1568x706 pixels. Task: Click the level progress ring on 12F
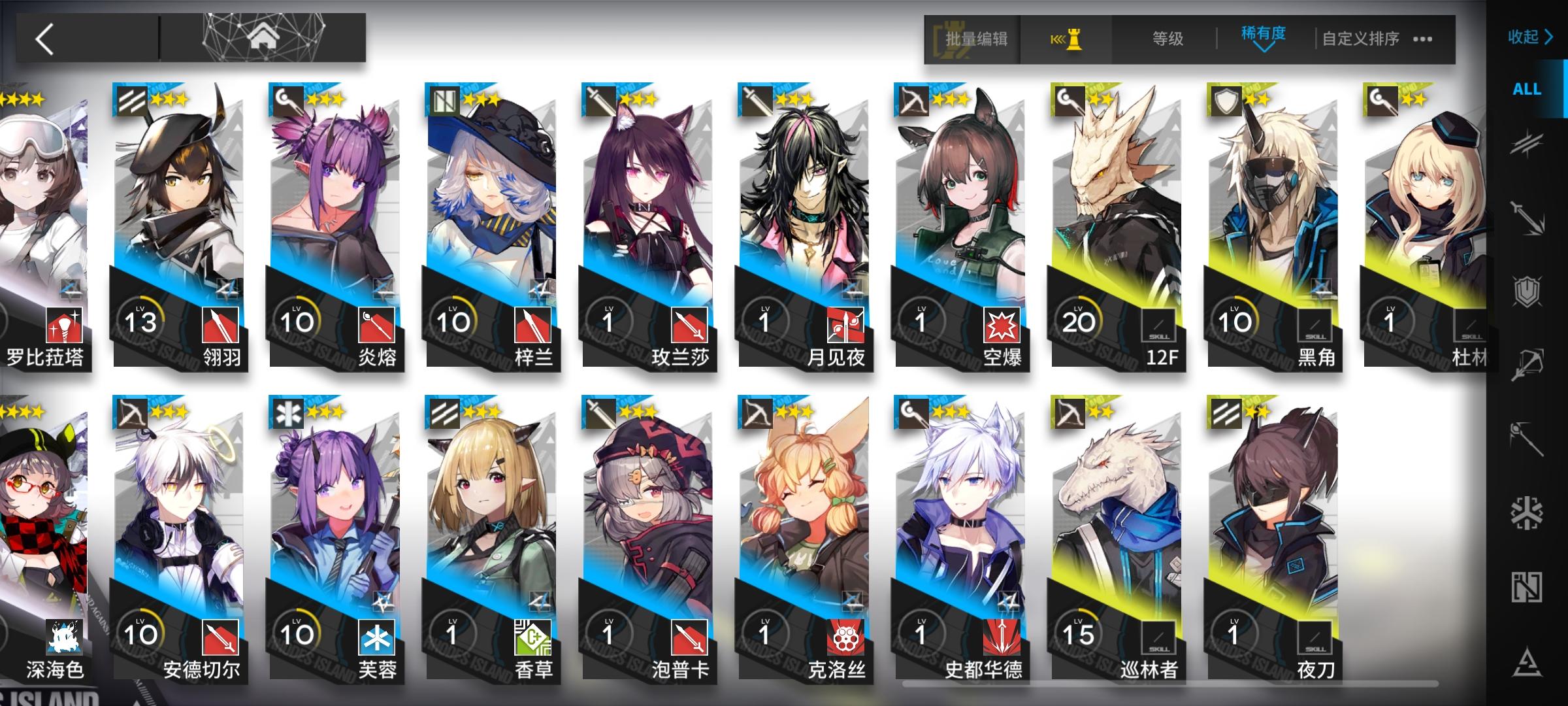(1080, 318)
